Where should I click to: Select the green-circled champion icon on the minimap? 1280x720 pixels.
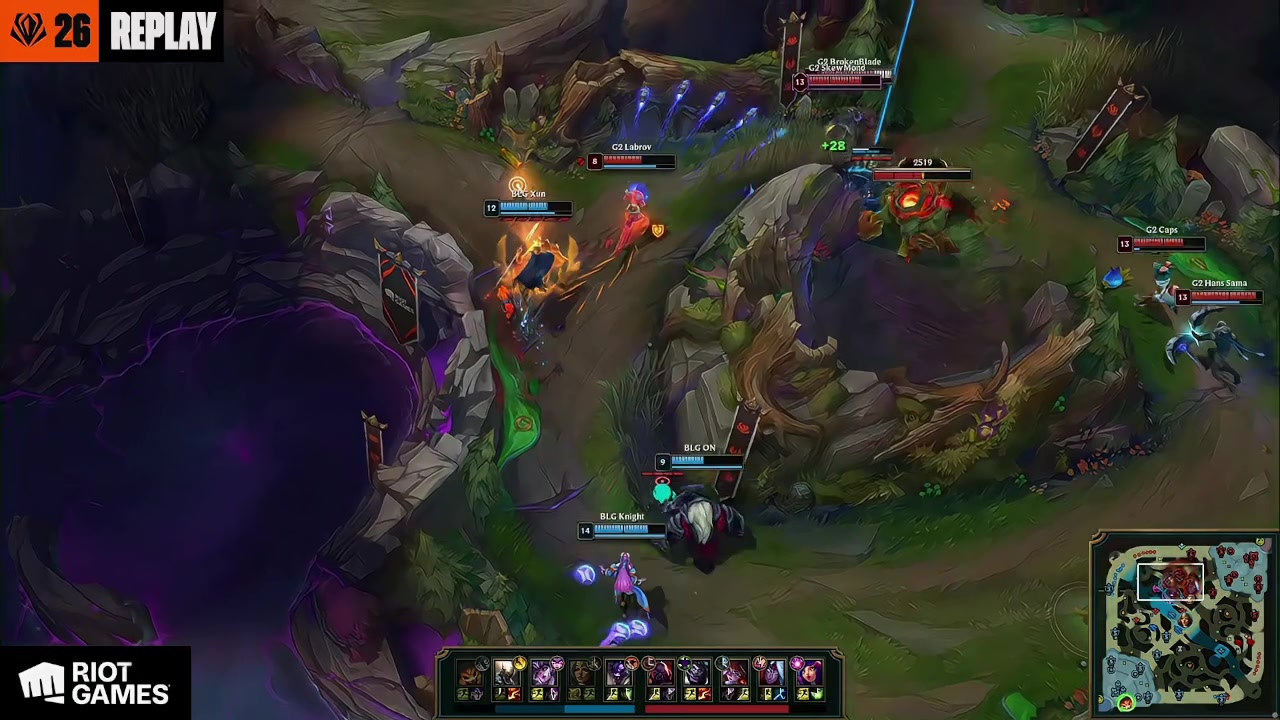1126,702
